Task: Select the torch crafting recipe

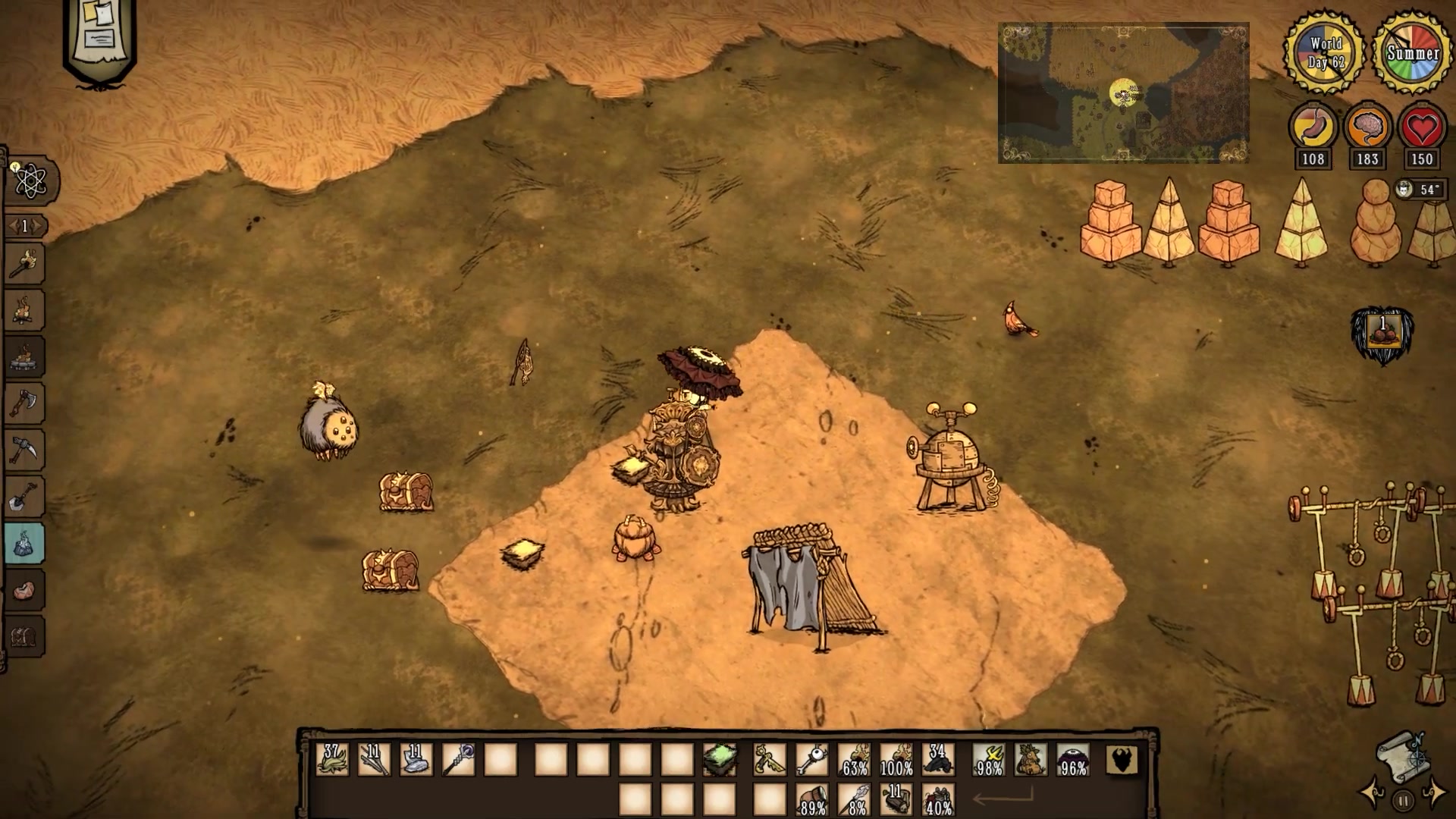Action: [24, 264]
